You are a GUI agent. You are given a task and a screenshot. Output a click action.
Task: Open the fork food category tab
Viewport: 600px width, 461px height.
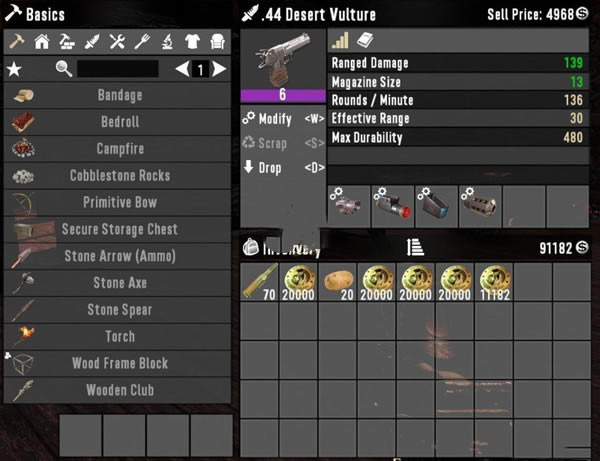[x=142, y=42]
